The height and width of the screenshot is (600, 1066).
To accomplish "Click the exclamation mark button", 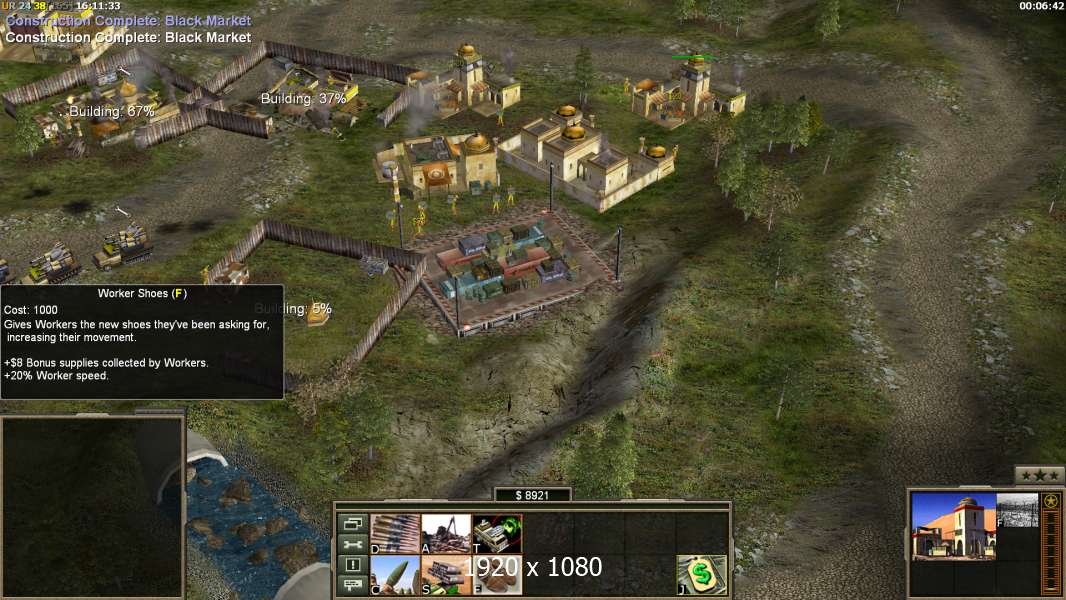I will 352,565.
